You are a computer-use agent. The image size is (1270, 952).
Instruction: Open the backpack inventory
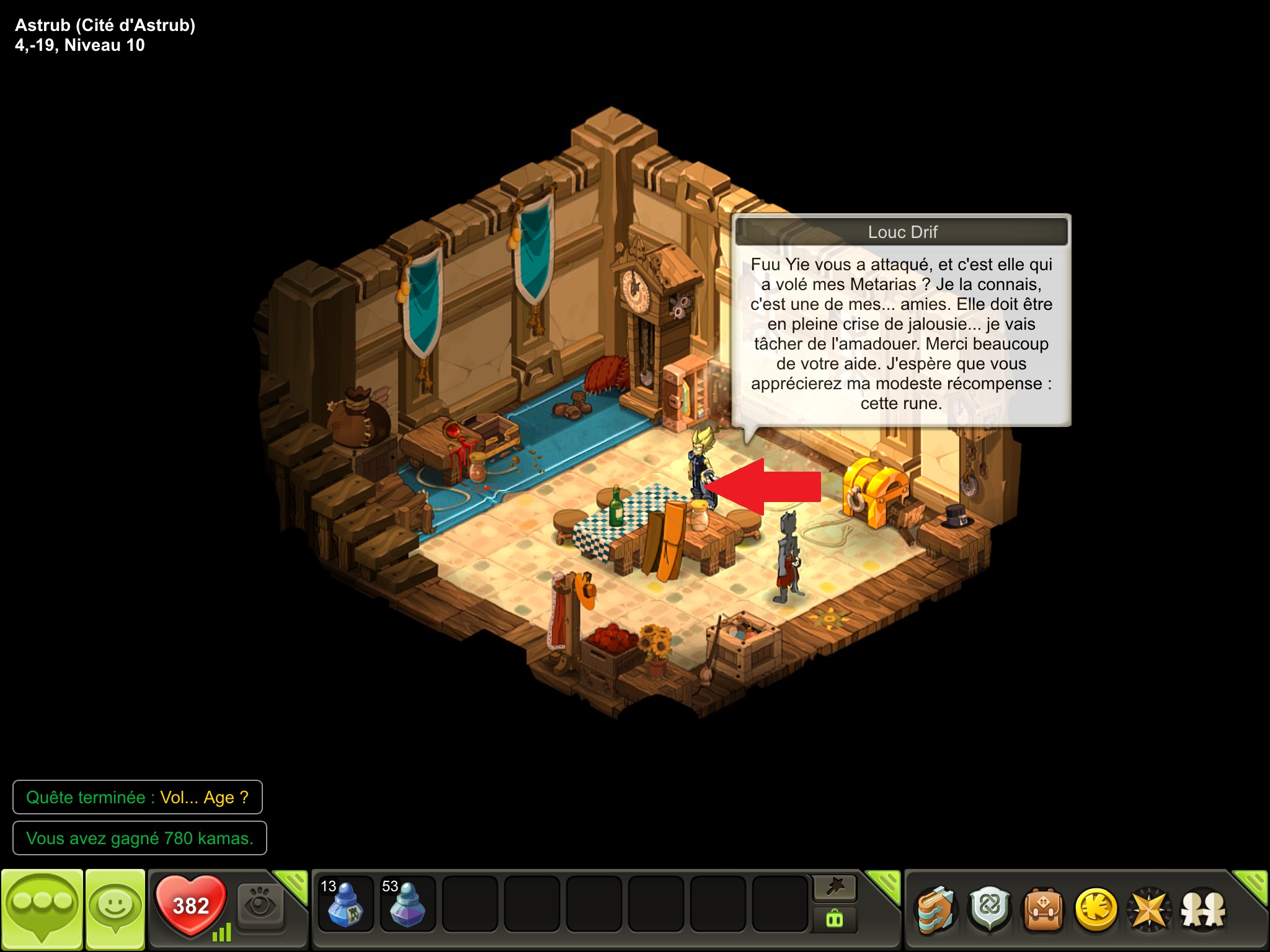(x=1043, y=910)
